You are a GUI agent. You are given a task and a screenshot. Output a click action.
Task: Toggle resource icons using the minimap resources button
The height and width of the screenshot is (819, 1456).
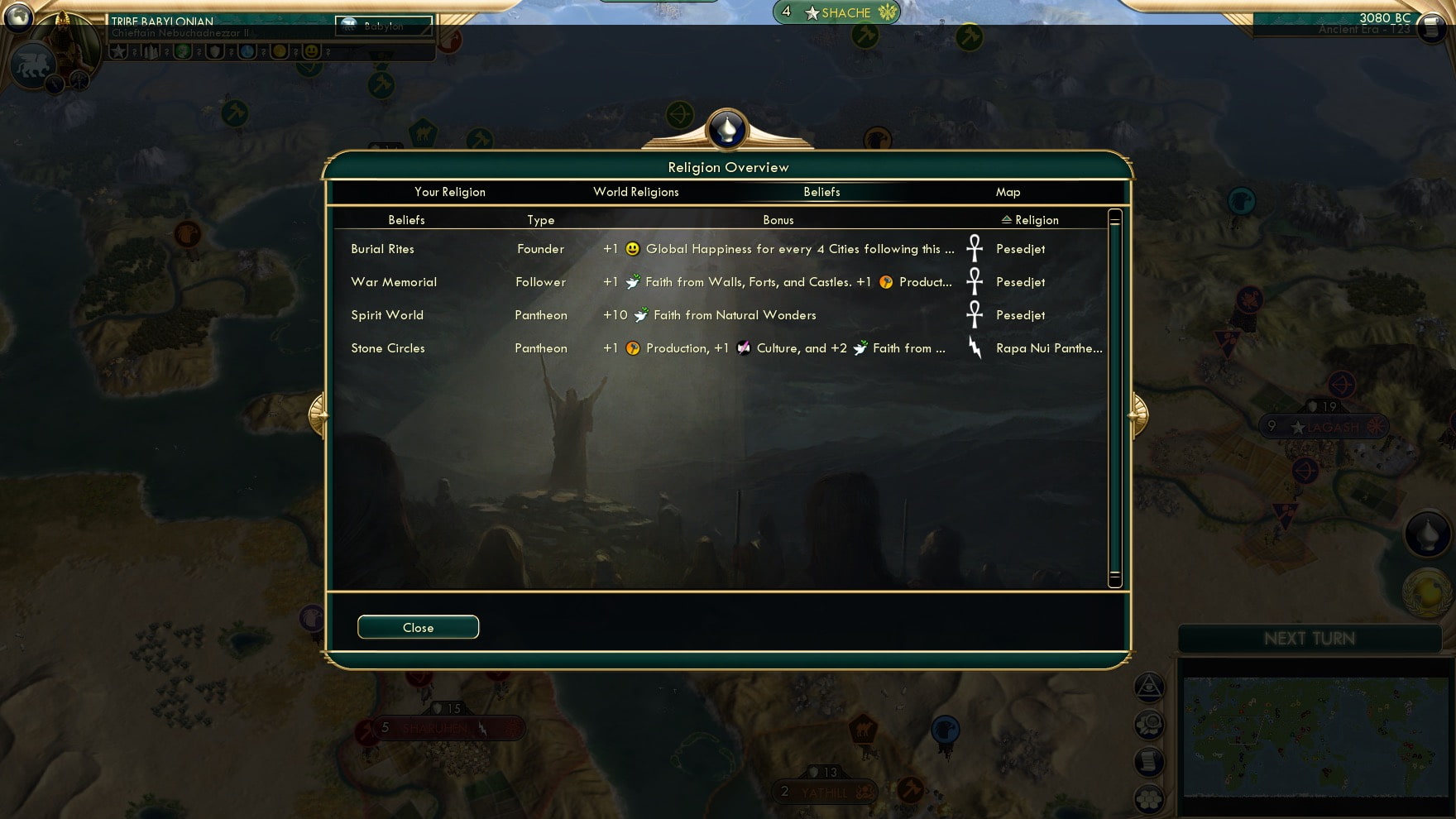pyautogui.click(x=1150, y=722)
